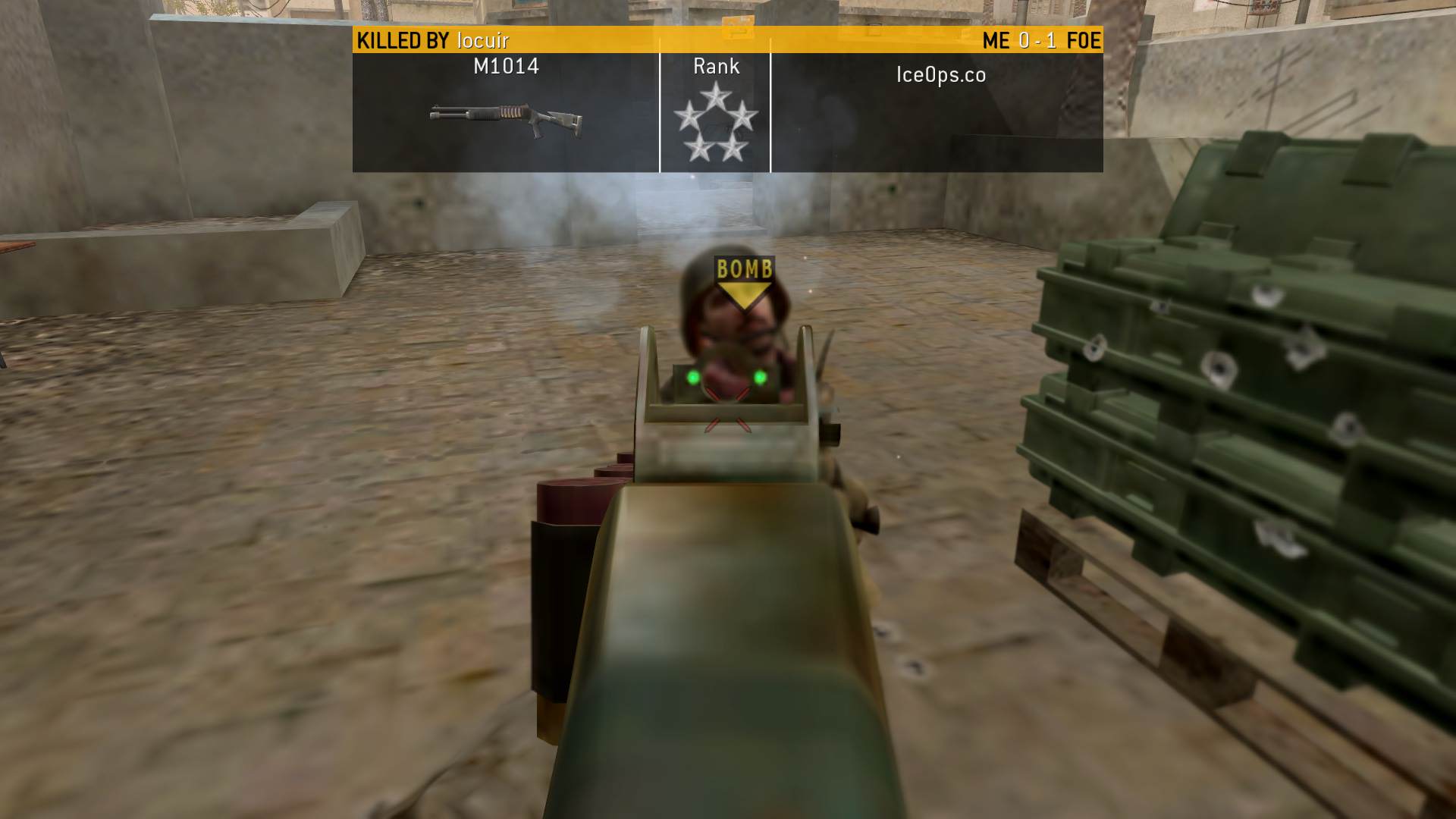This screenshot has width=1456, height=819.
Task: Select killer name locuir in the header
Action: tap(483, 40)
